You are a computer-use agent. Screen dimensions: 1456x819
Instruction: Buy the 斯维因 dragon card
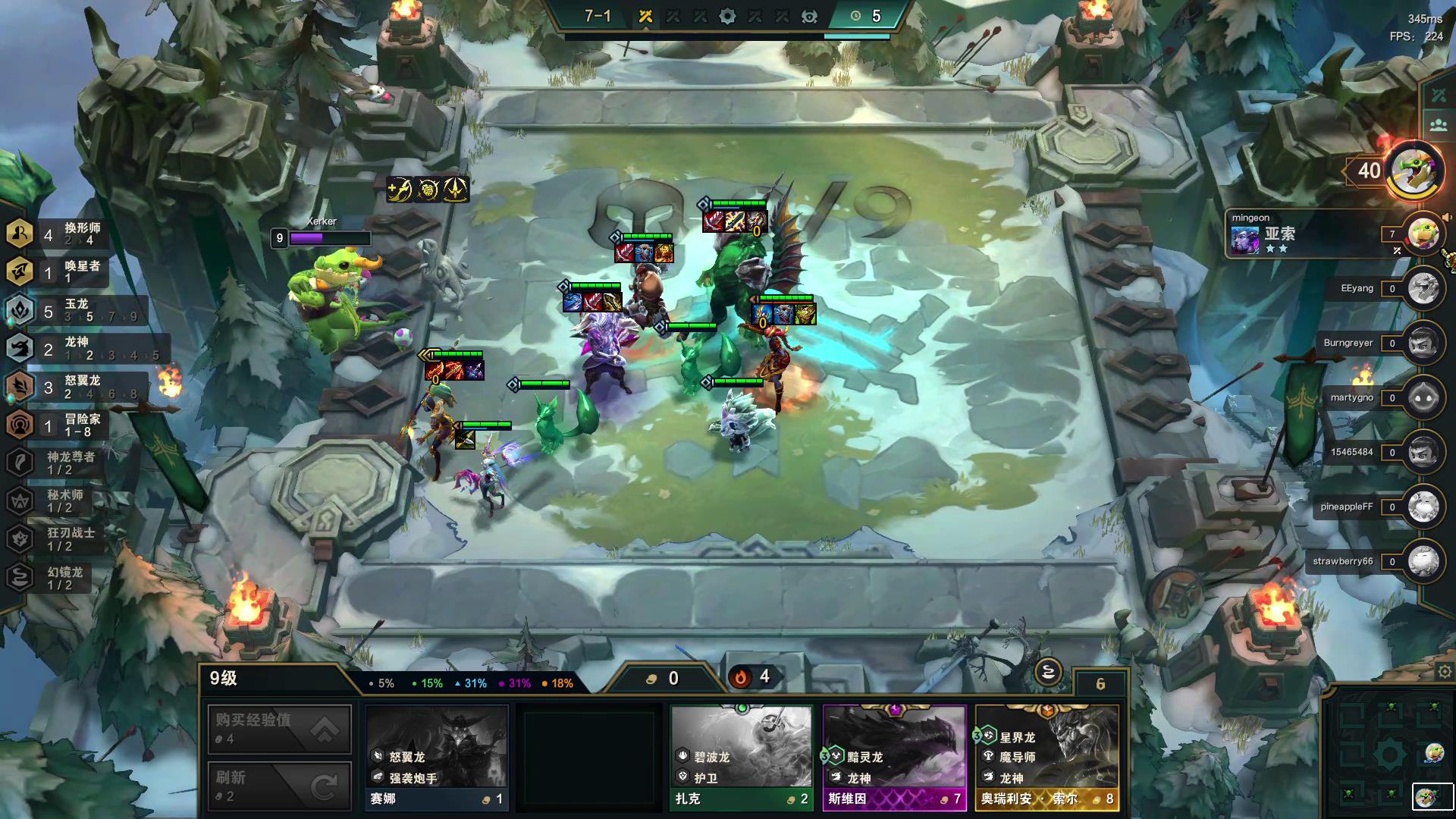point(894,757)
